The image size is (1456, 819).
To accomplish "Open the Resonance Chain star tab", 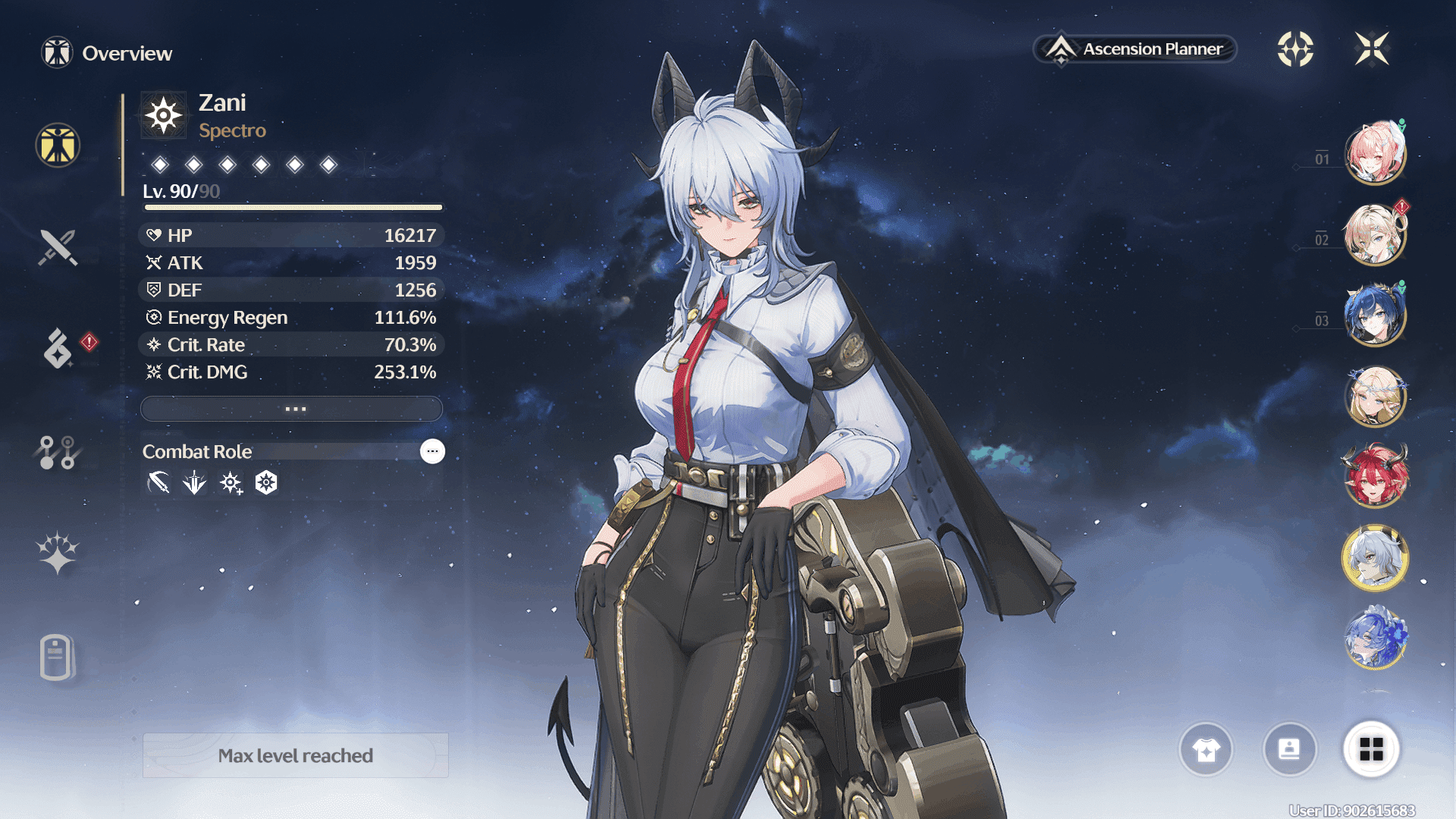I will coord(58,553).
